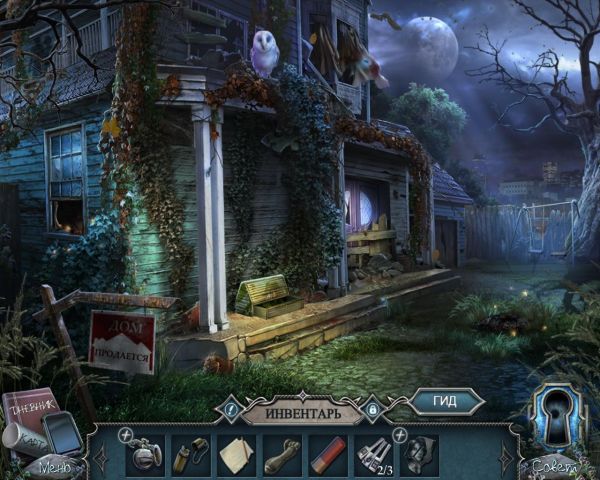Open the ГИД strategy guide
Image resolution: width=600 pixels, height=480 pixels.
pyautogui.click(x=446, y=401)
